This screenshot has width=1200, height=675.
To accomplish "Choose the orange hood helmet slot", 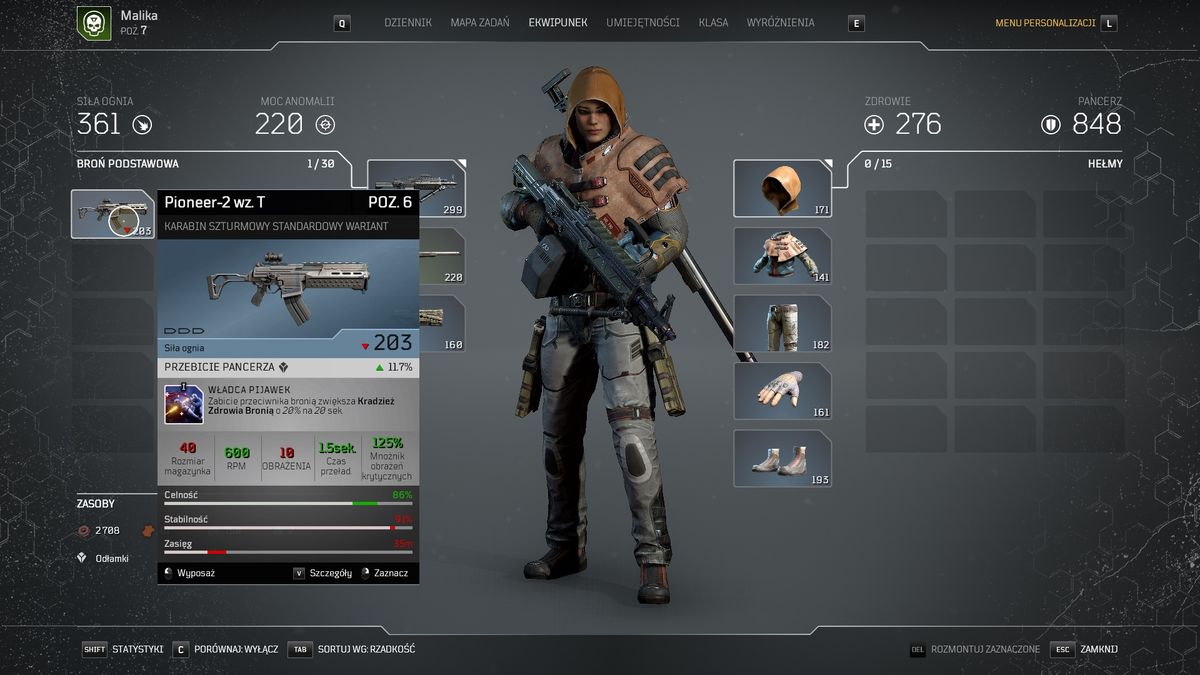I will (782, 188).
